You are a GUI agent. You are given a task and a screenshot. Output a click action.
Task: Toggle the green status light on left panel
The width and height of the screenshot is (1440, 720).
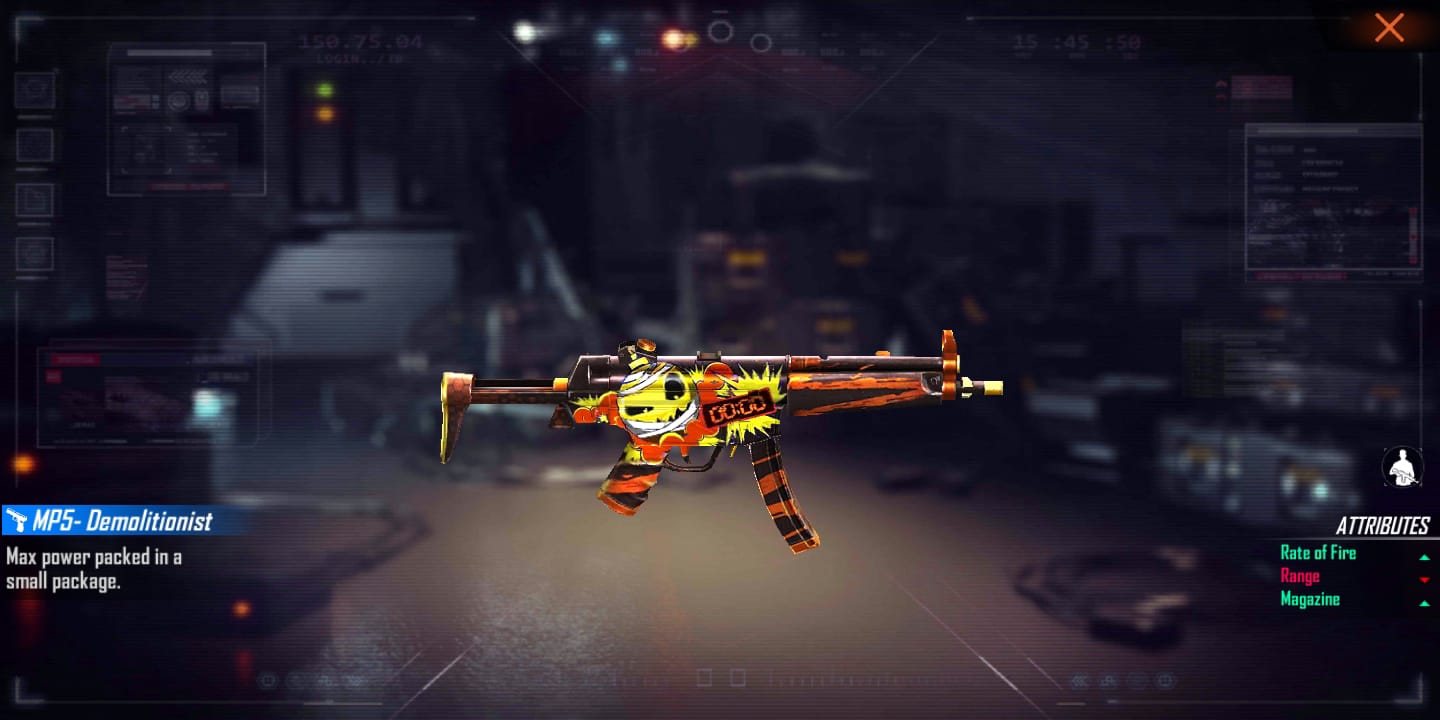click(325, 91)
